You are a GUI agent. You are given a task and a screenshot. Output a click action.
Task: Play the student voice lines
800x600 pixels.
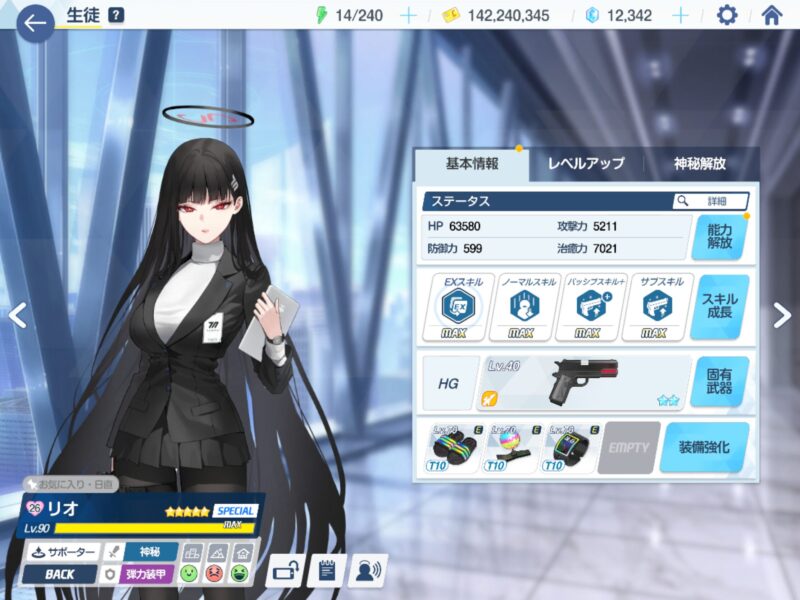(x=368, y=571)
